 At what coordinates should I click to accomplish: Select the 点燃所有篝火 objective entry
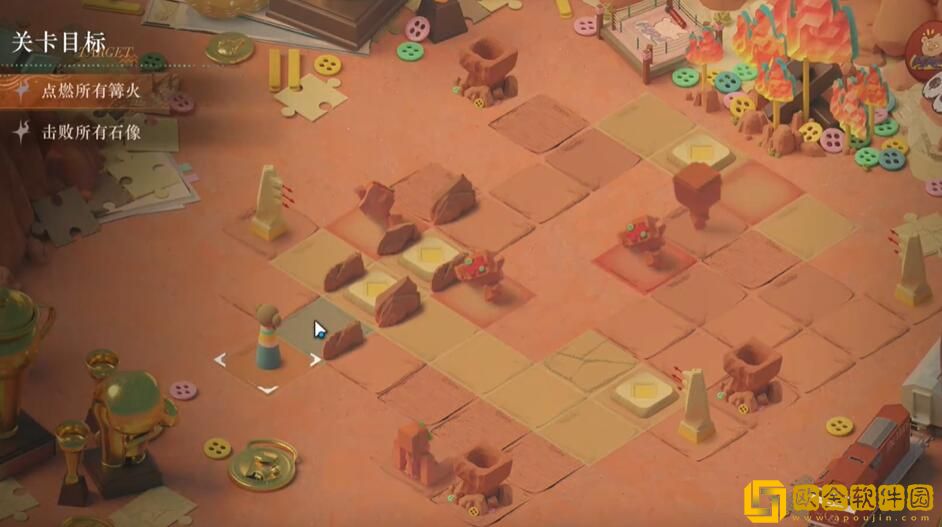pos(90,92)
